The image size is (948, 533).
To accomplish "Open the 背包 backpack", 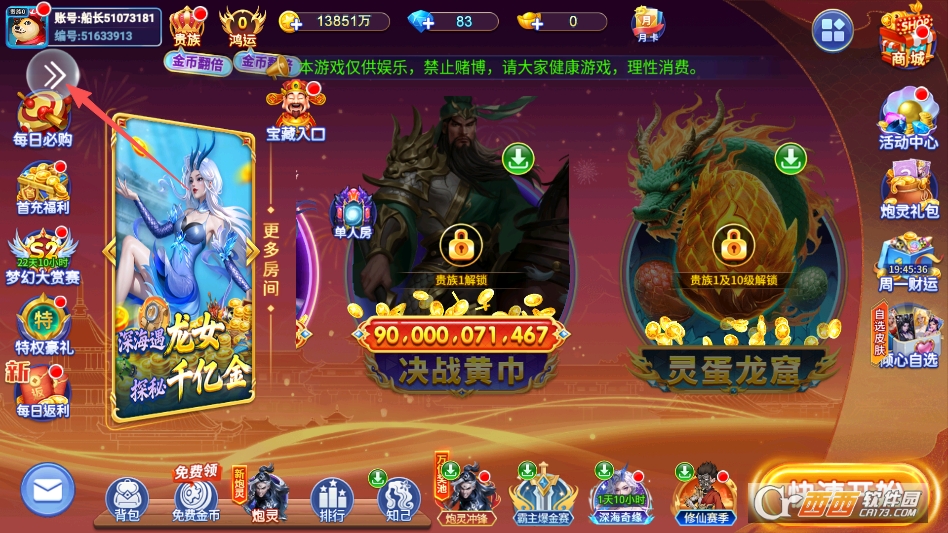I will click(x=127, y=499).
